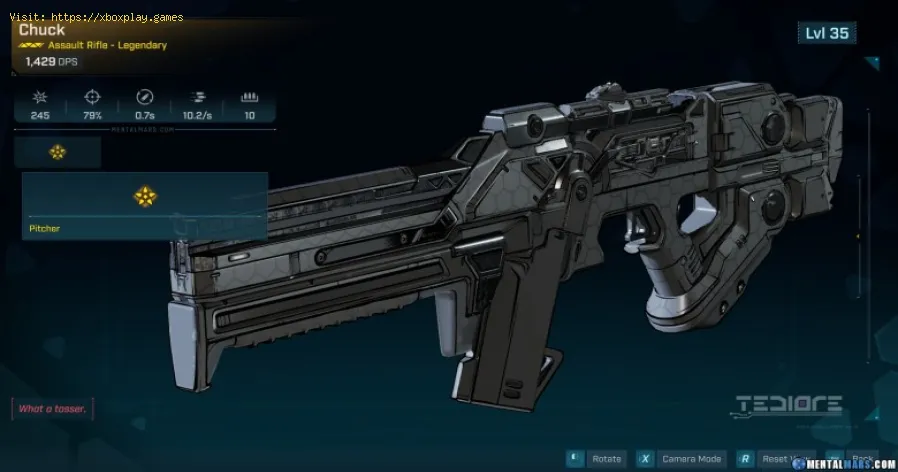Image resolution: width=898 pixels, height=472 pixels.
Task: Open the Pitcher perk panel
Action: click(x=145, y=206)
